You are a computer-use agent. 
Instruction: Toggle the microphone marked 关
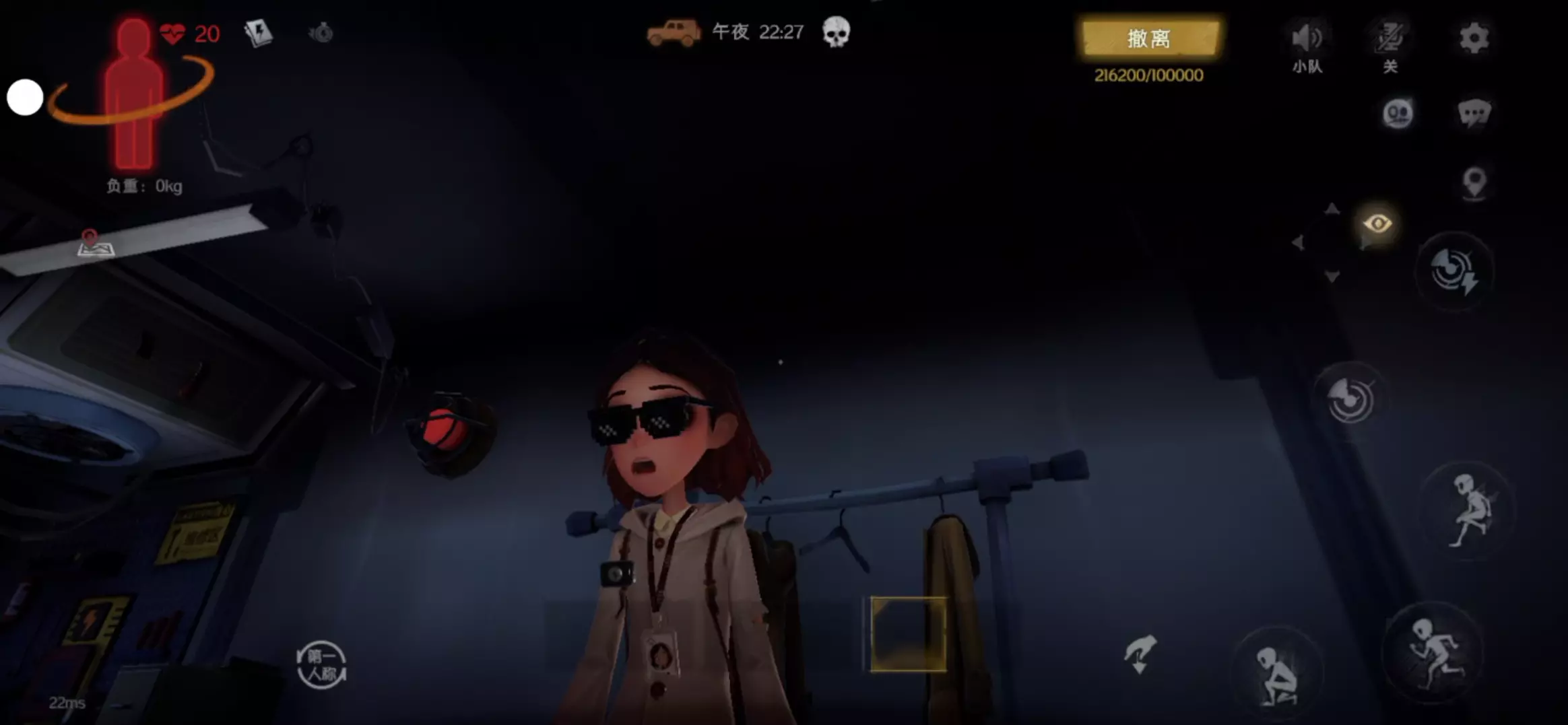tap(1390, 39)
